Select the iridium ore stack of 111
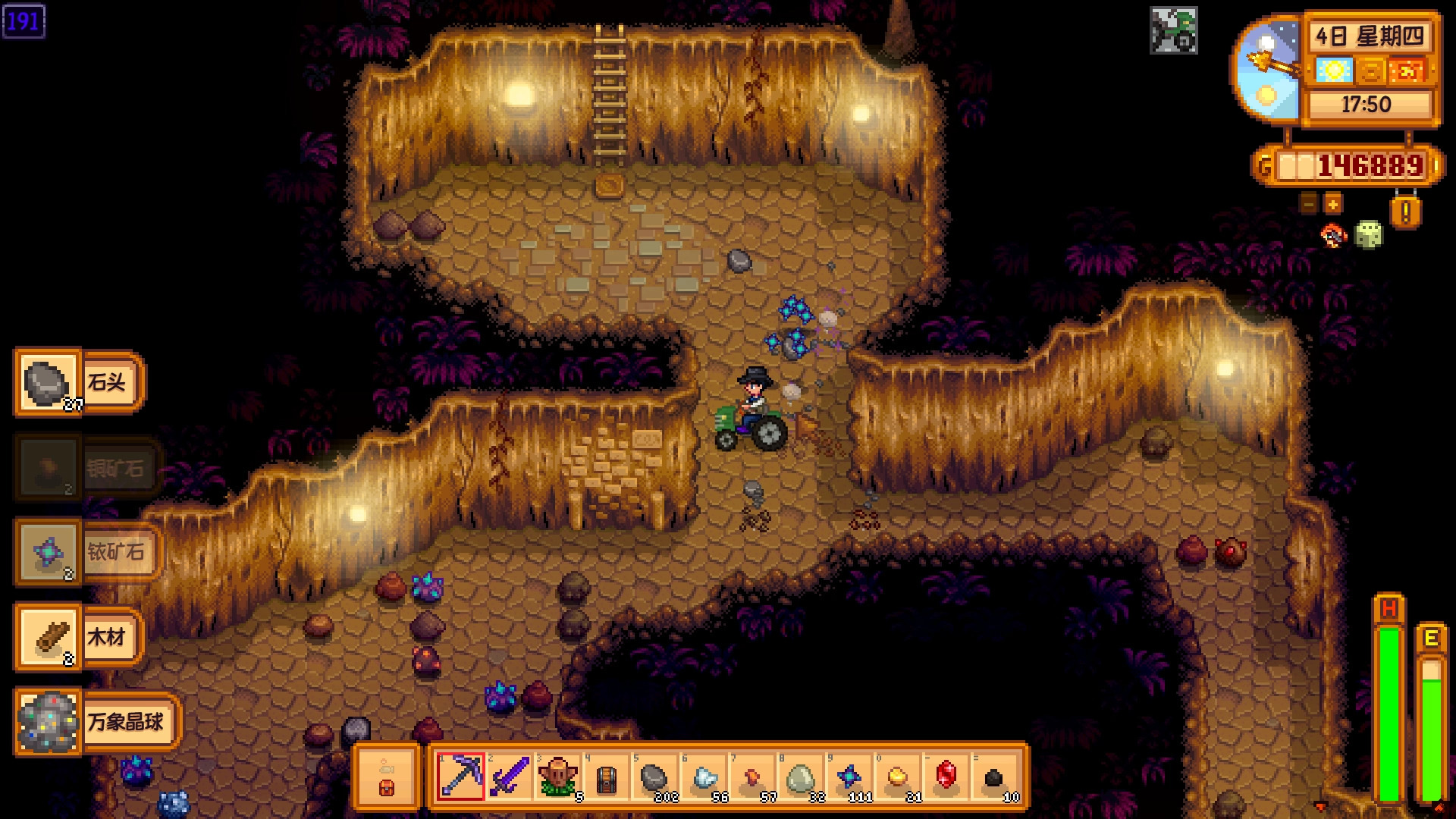 (849, 776)
